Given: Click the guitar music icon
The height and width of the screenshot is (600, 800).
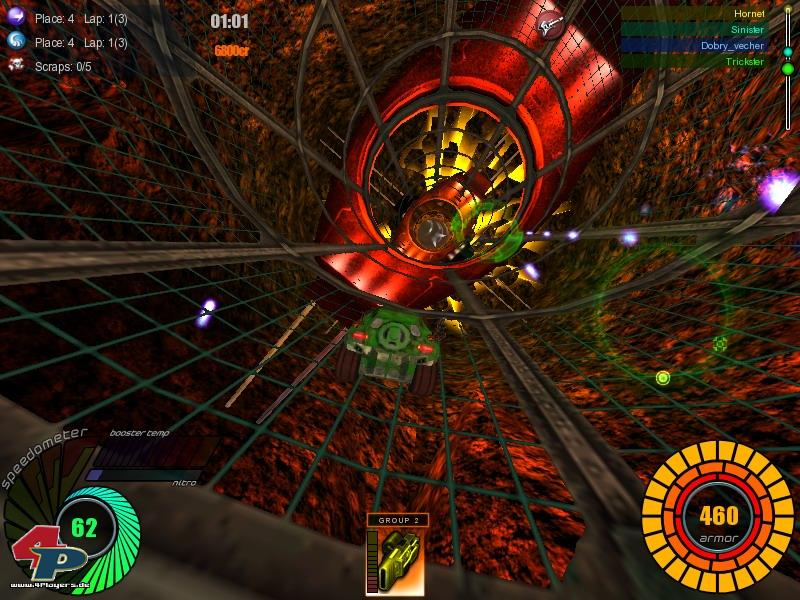Looking at the screenshot, I should (548, 25).
